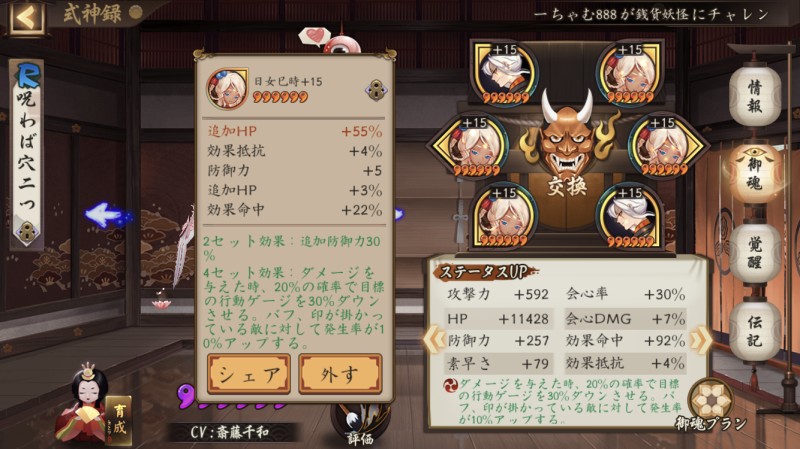800x449 pixels.
Task: Show next status page with right arrow
Action: (701, 339)
